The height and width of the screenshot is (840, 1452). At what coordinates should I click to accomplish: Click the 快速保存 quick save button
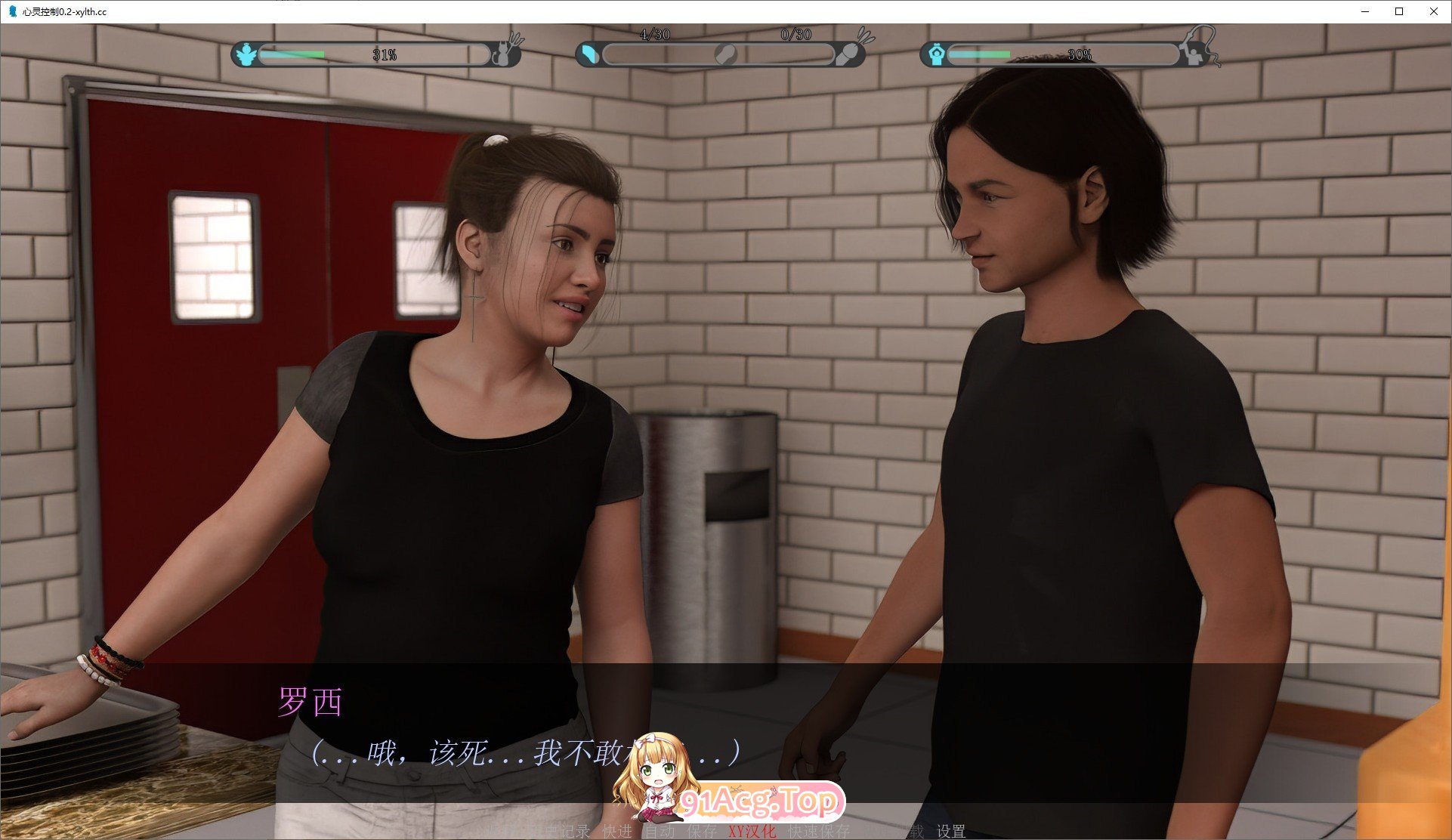pos(820,831)
